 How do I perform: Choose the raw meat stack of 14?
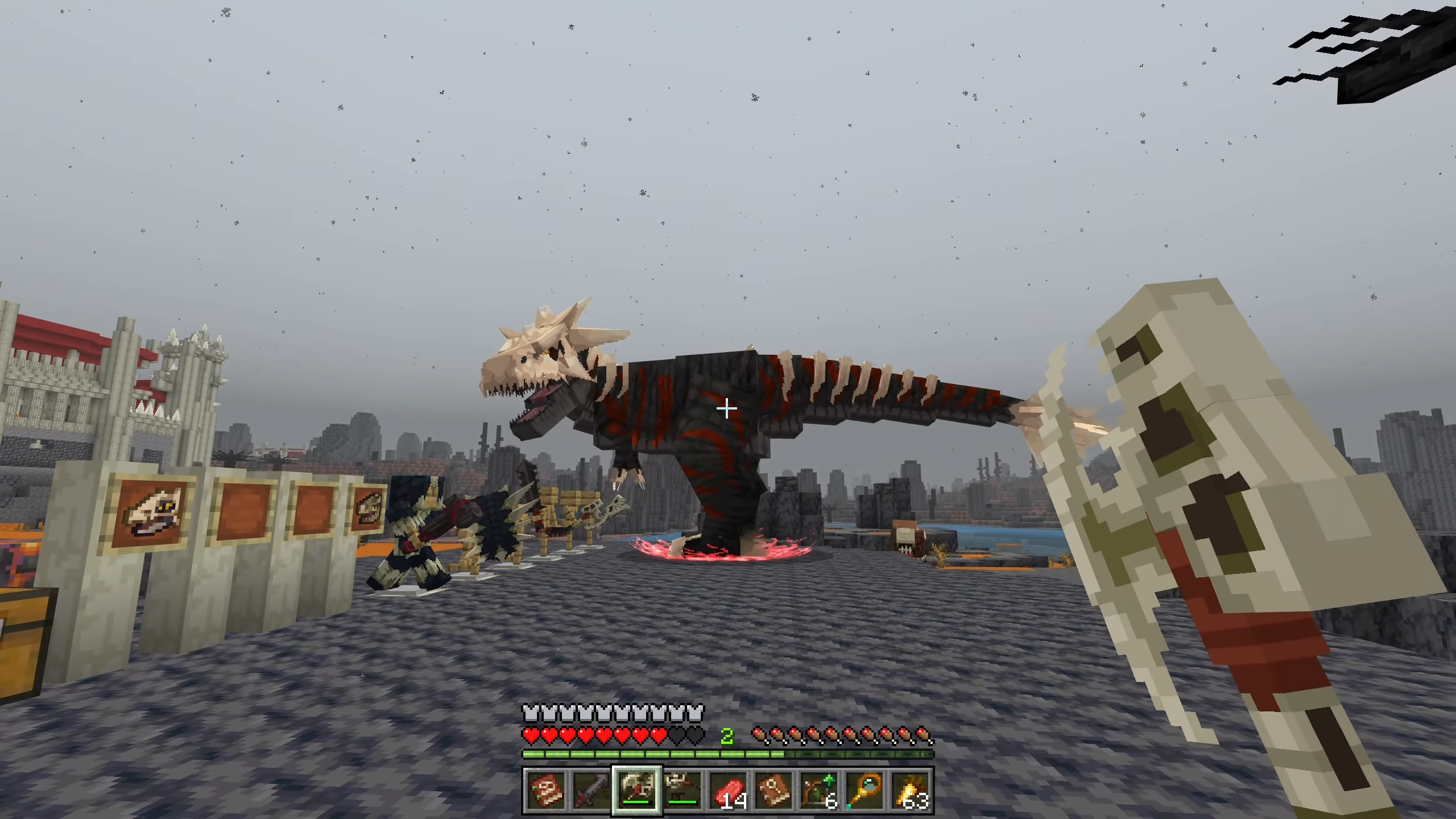click(x=728, y=791)
